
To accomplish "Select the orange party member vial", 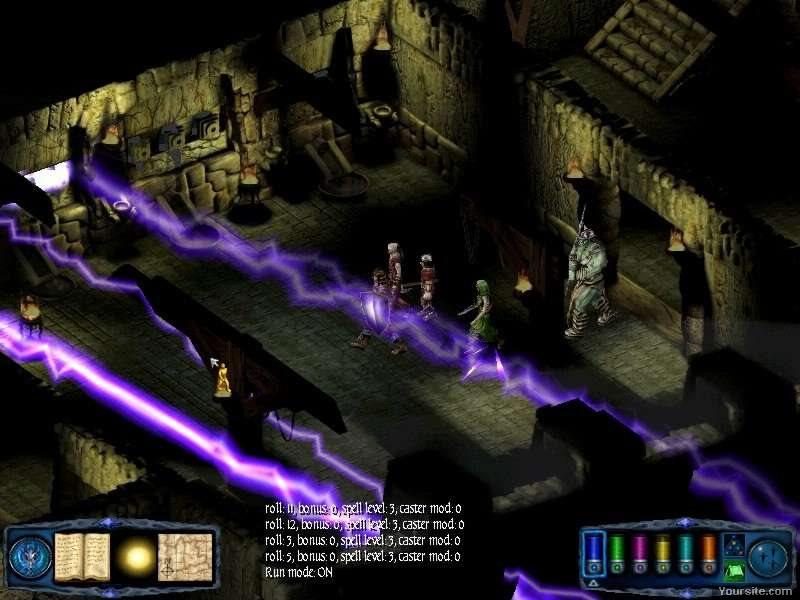I will pyautogui.click(x=709, y=552).
